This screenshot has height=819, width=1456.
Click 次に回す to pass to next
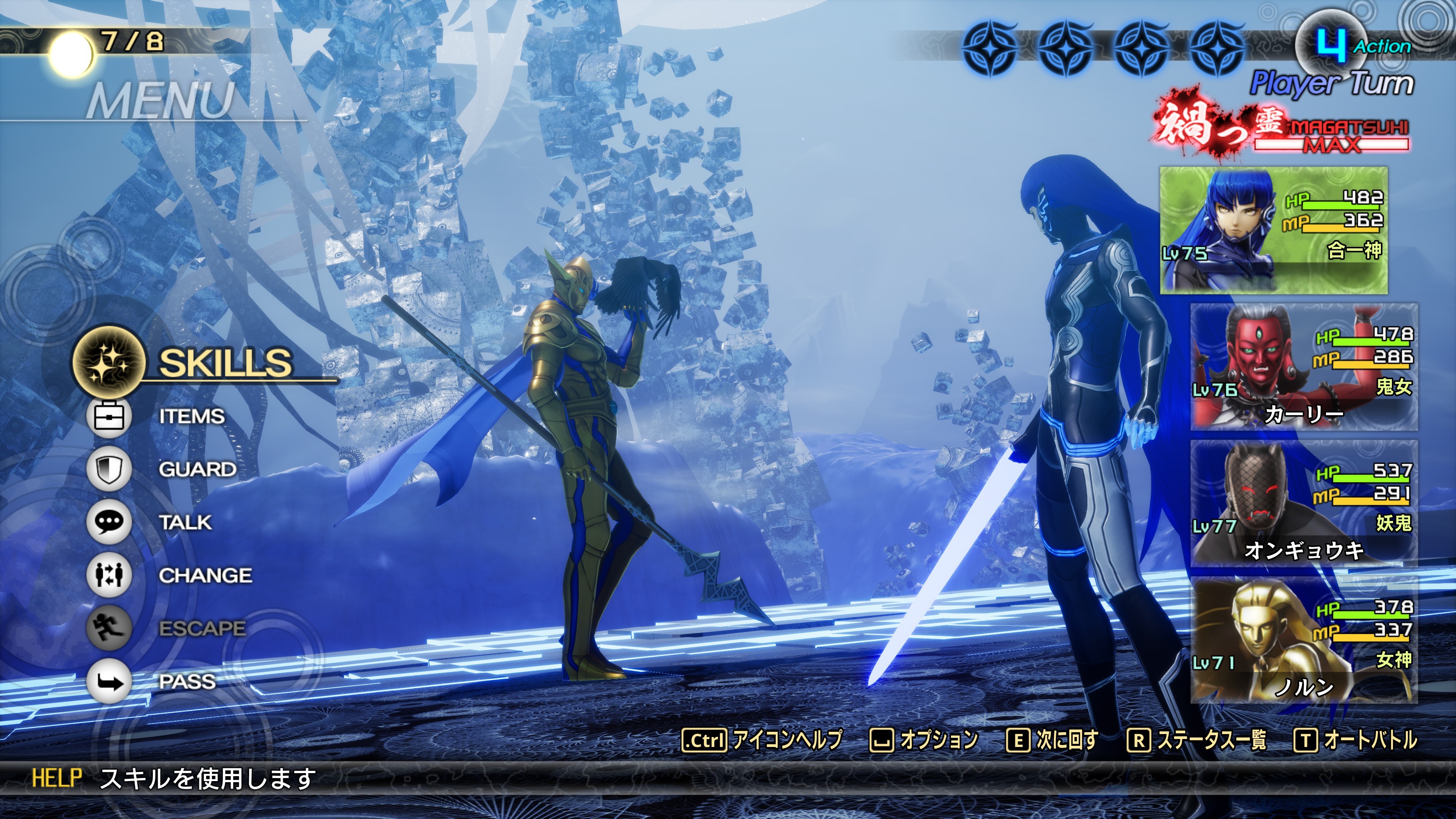[x=1053, y=739]
